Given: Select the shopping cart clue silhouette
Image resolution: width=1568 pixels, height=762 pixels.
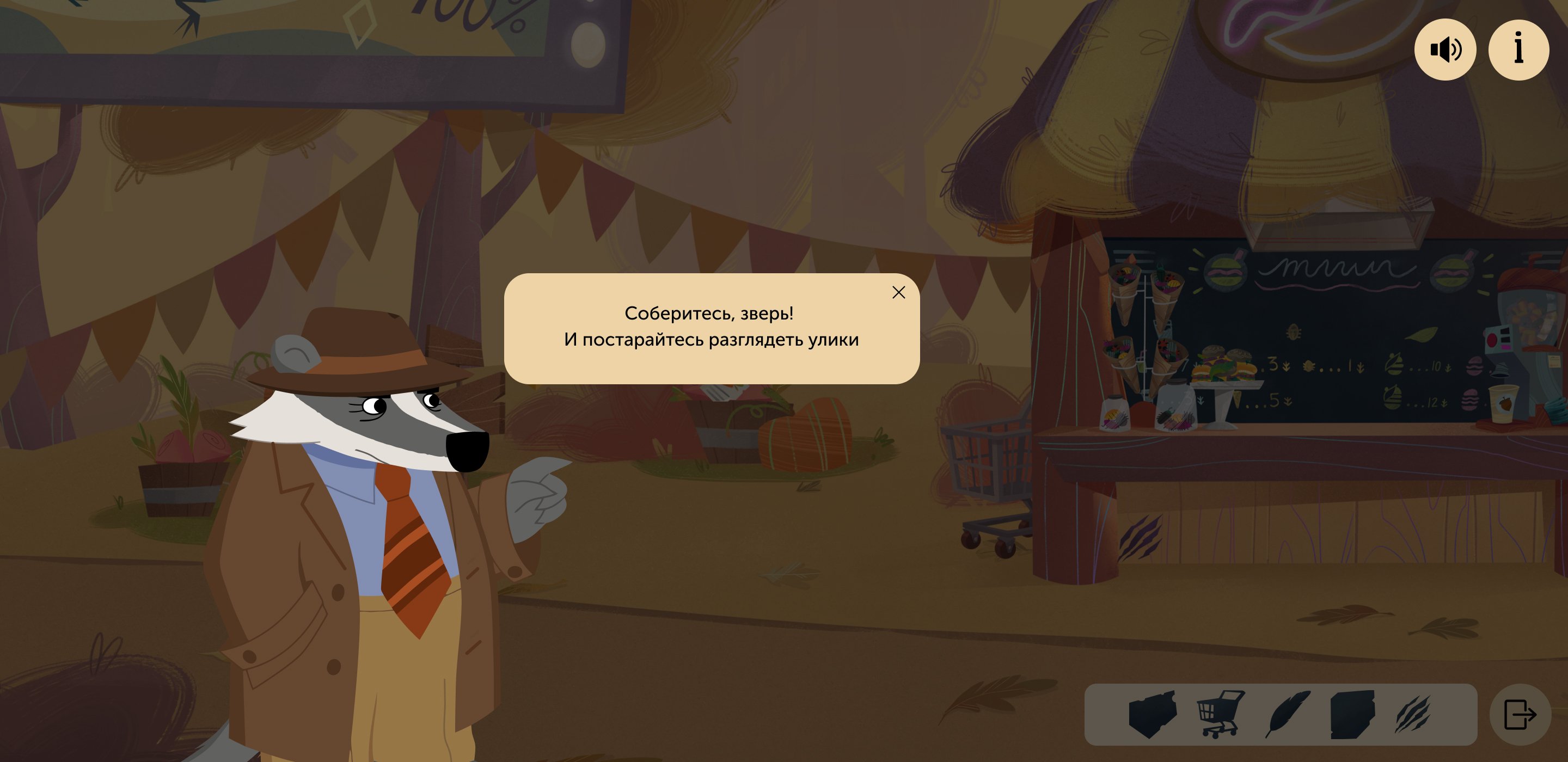Looking at the screenshot, I should [1221, 714].
